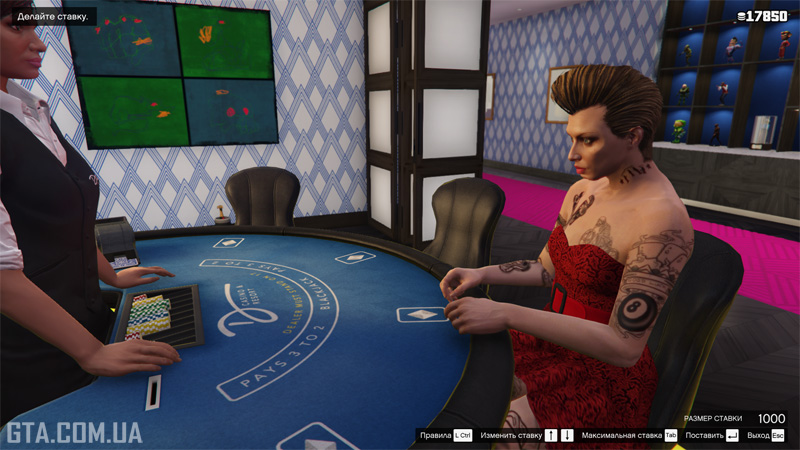Click the Изменить ставку option
Viewport: 800px width, 450px height.
pos(526,436)
